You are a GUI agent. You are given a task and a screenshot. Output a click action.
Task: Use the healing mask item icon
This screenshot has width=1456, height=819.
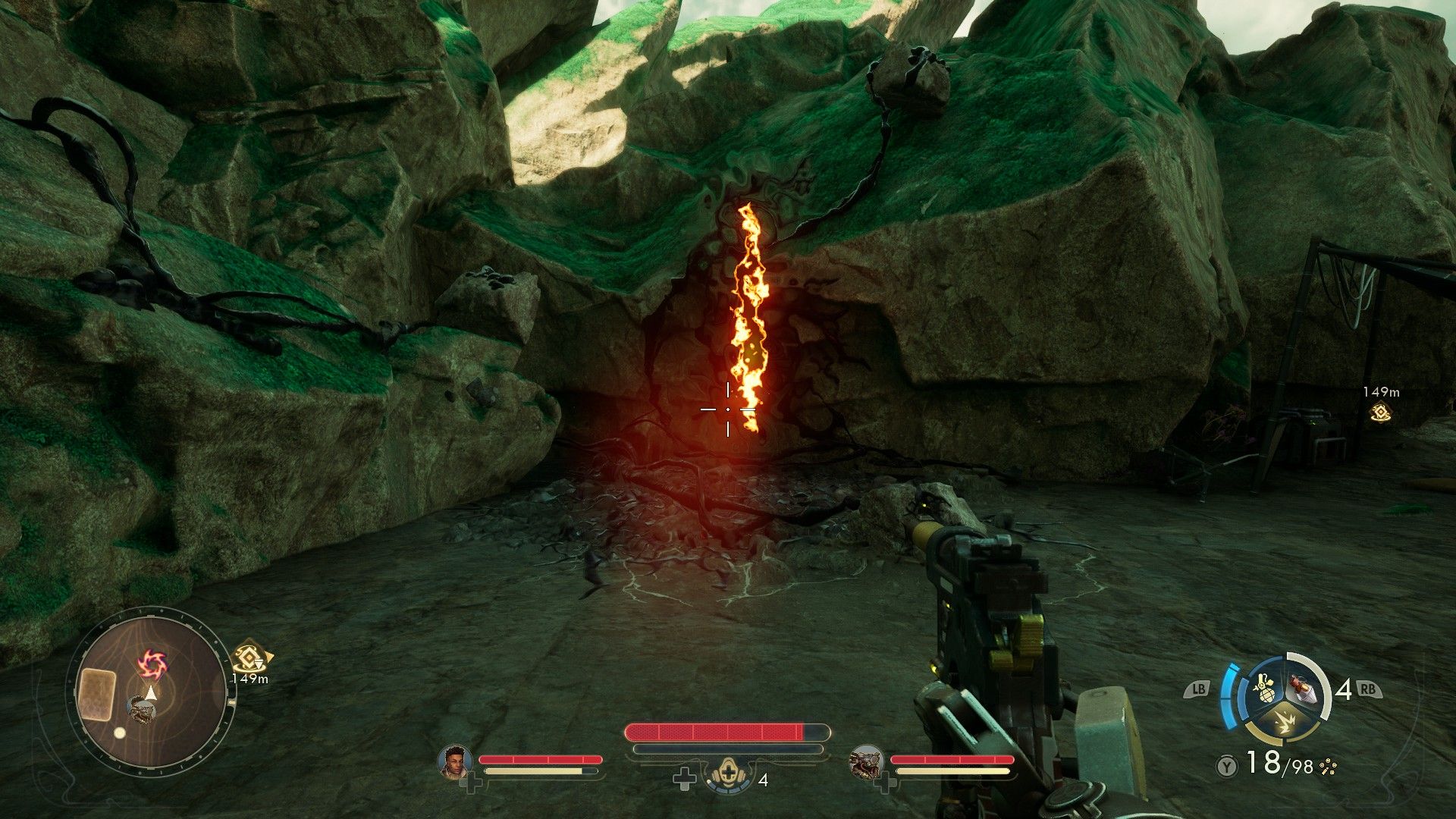(x=723, y=779)
